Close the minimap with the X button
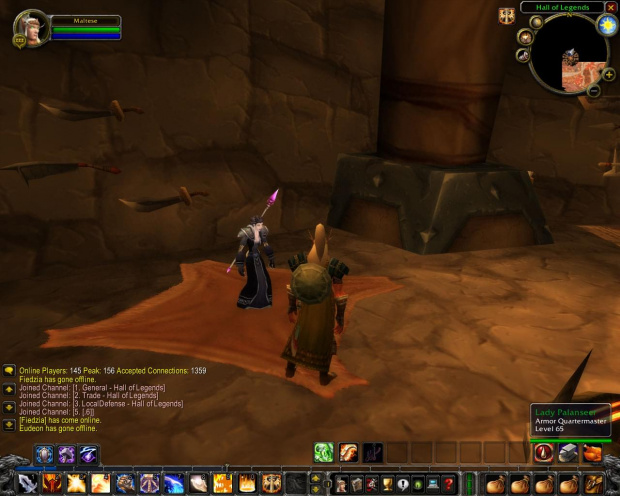Screen dimensions: 620x496 click(x=611, y=7)
